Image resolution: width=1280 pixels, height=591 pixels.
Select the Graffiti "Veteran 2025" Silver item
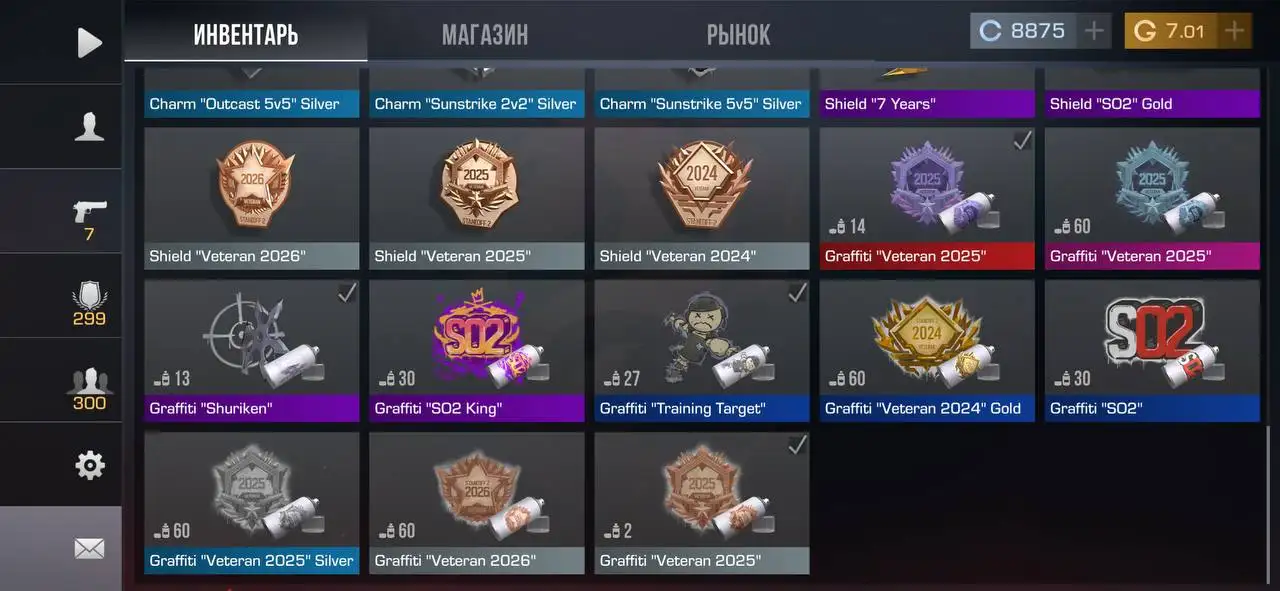tap(251, 503)
